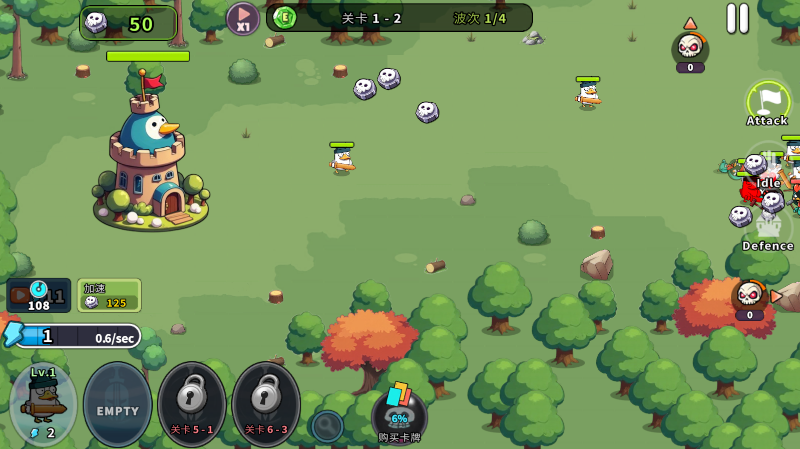Buy the 加速 speed-up for 125
Viewport: 800px width, 449px height.
click(109, 295)
